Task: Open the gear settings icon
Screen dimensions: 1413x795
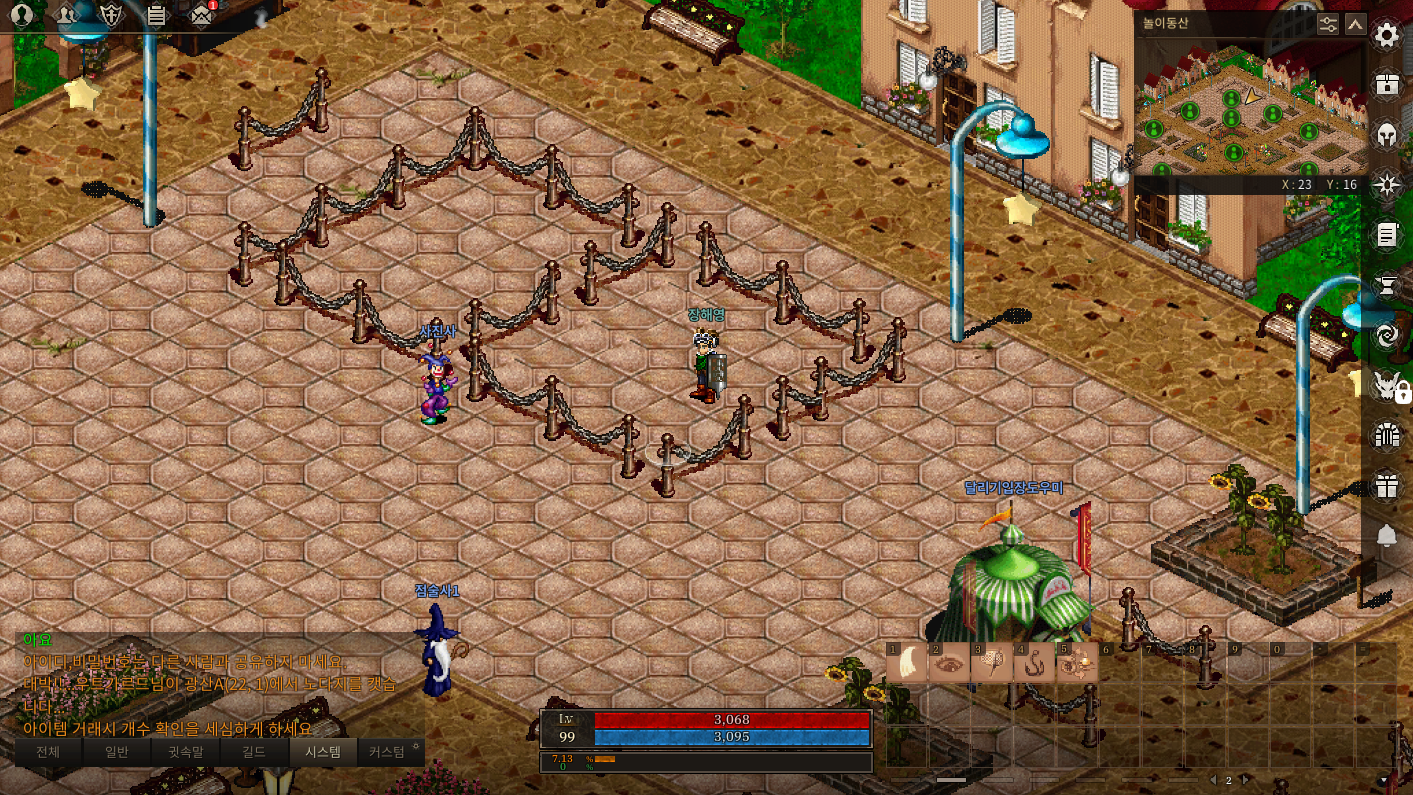Action: [x=1386, y=36]
